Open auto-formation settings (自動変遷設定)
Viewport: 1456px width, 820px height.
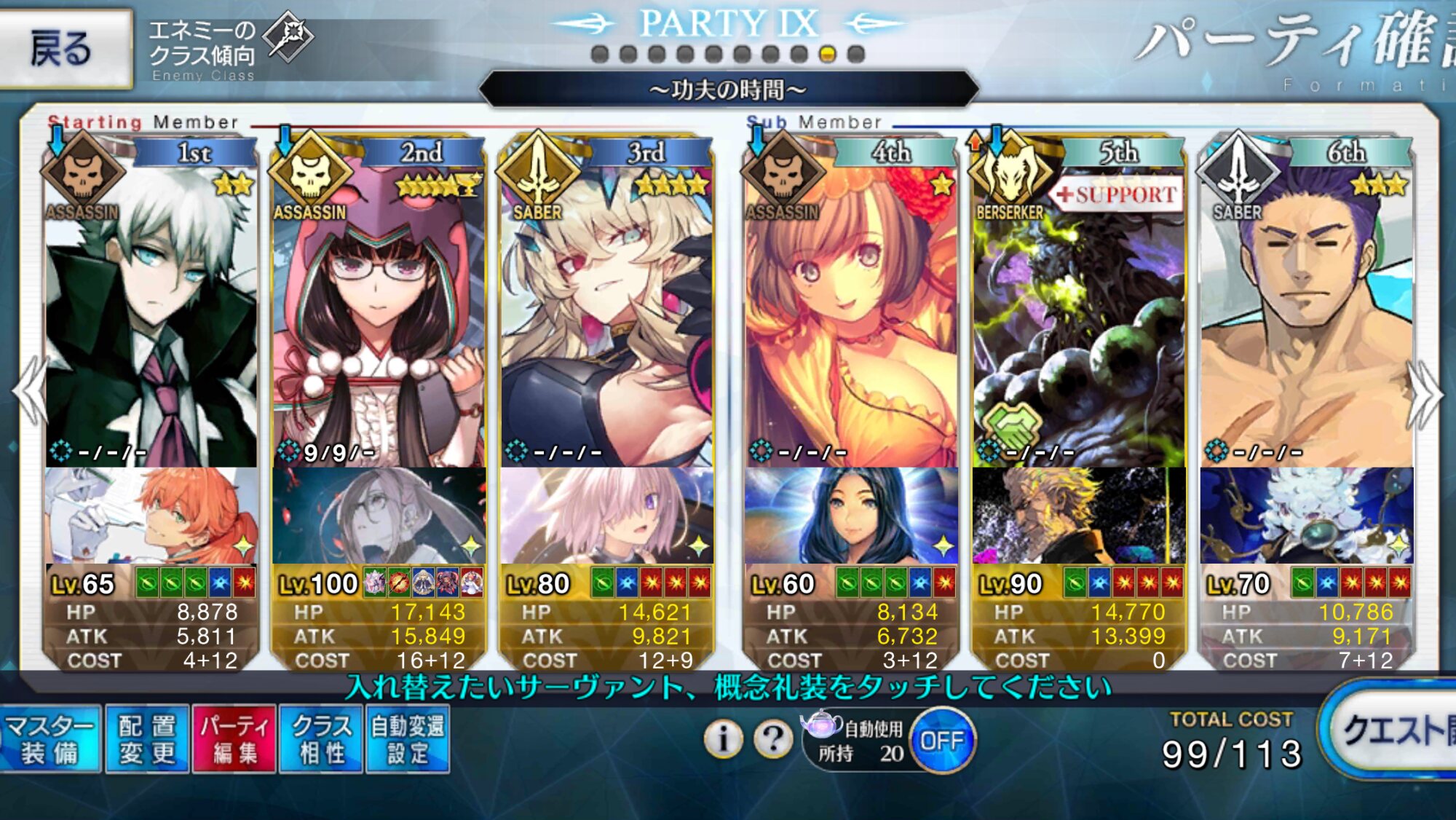(408, 738)
